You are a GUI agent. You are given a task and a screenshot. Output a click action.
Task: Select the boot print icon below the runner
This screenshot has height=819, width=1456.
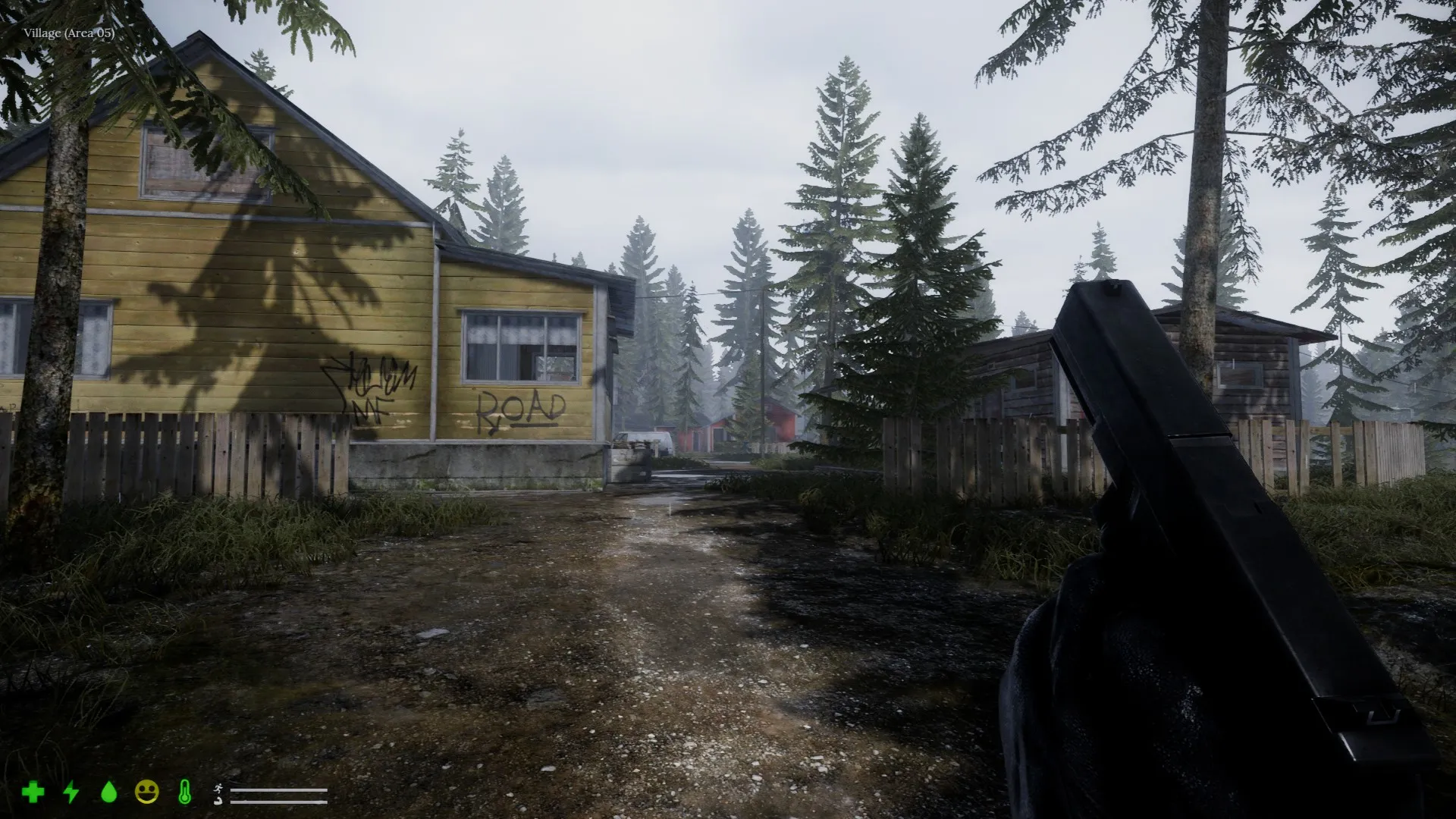click(x=218, y=800)
